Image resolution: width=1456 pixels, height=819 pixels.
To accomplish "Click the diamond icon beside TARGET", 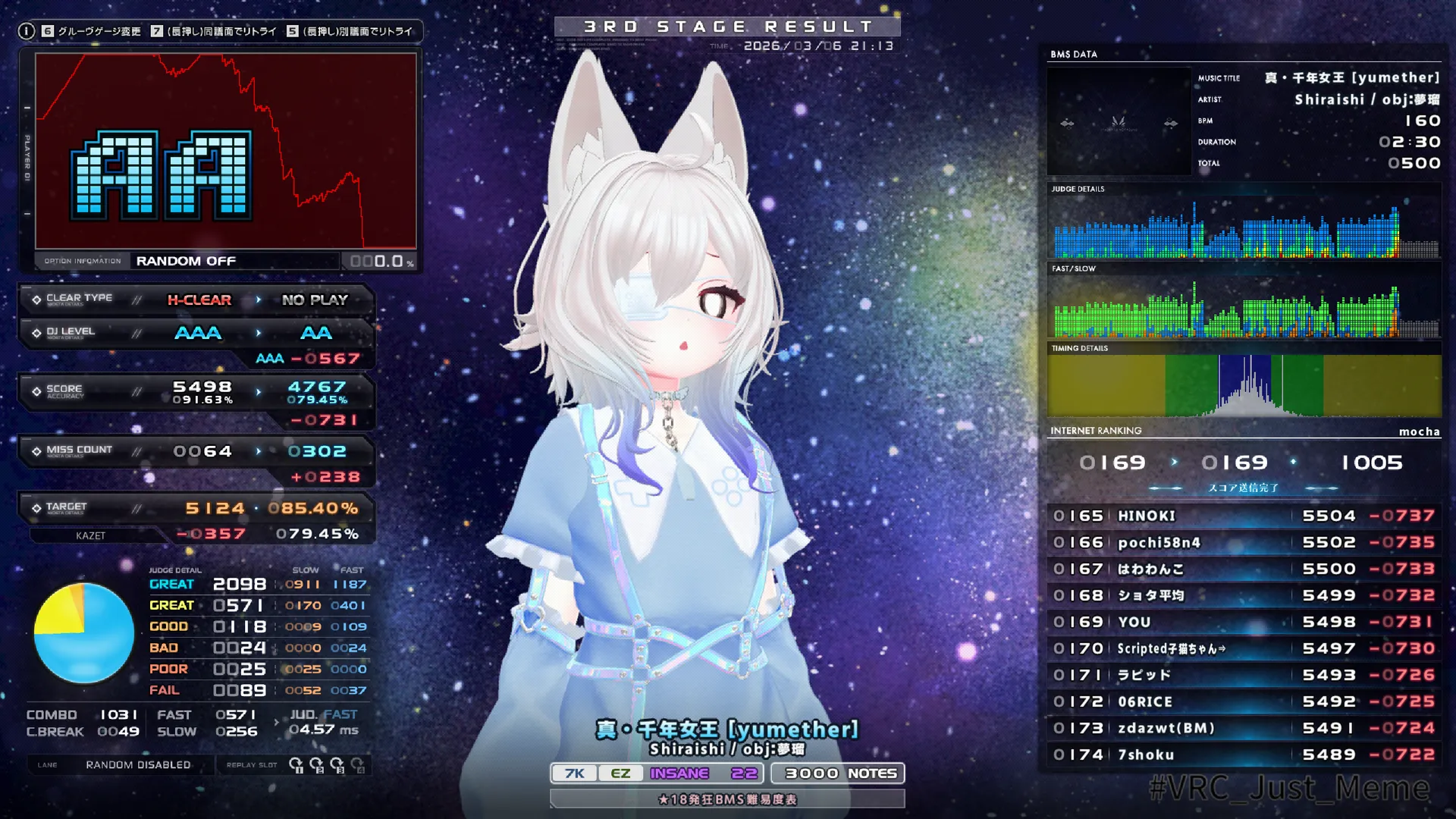I will 38,507.
